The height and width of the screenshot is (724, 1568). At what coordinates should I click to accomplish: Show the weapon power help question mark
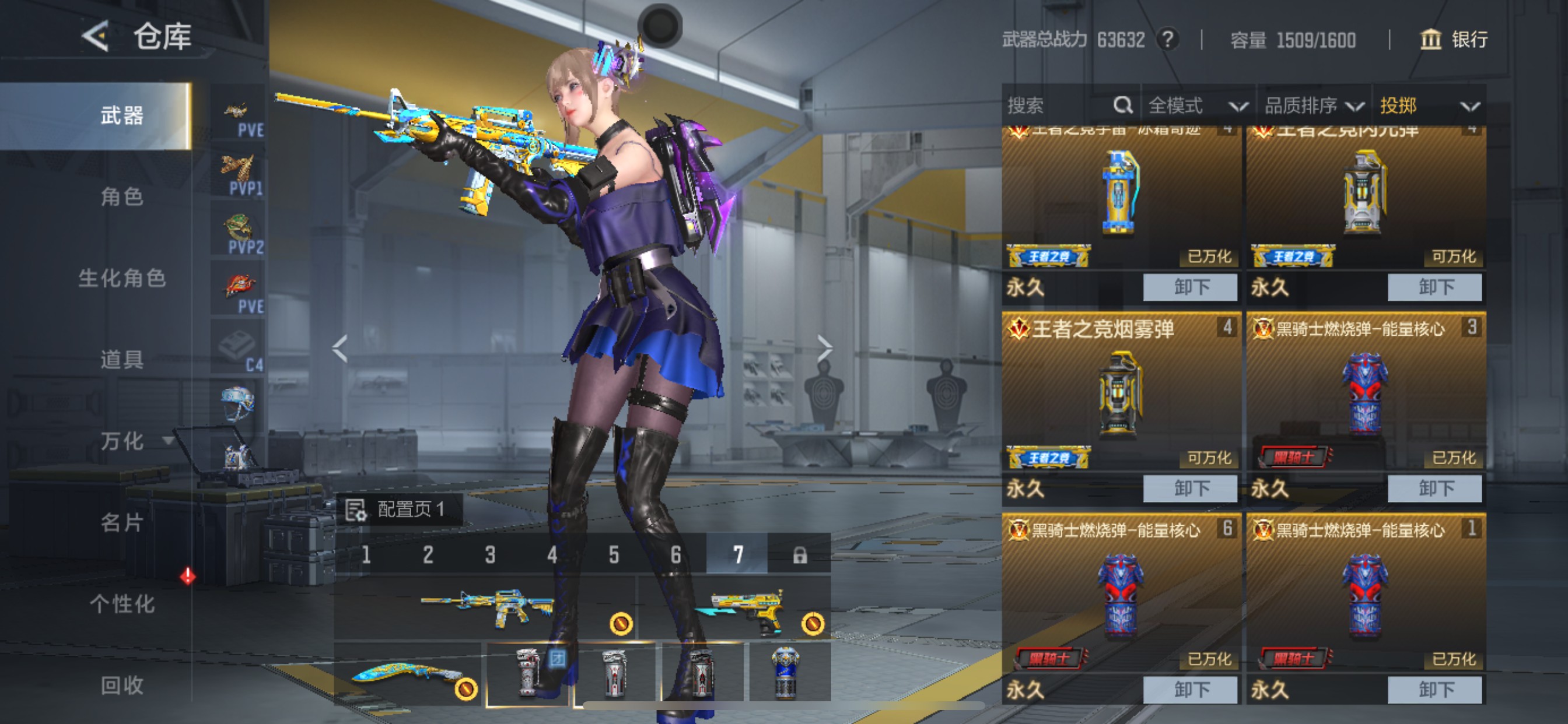(1167, 40)
